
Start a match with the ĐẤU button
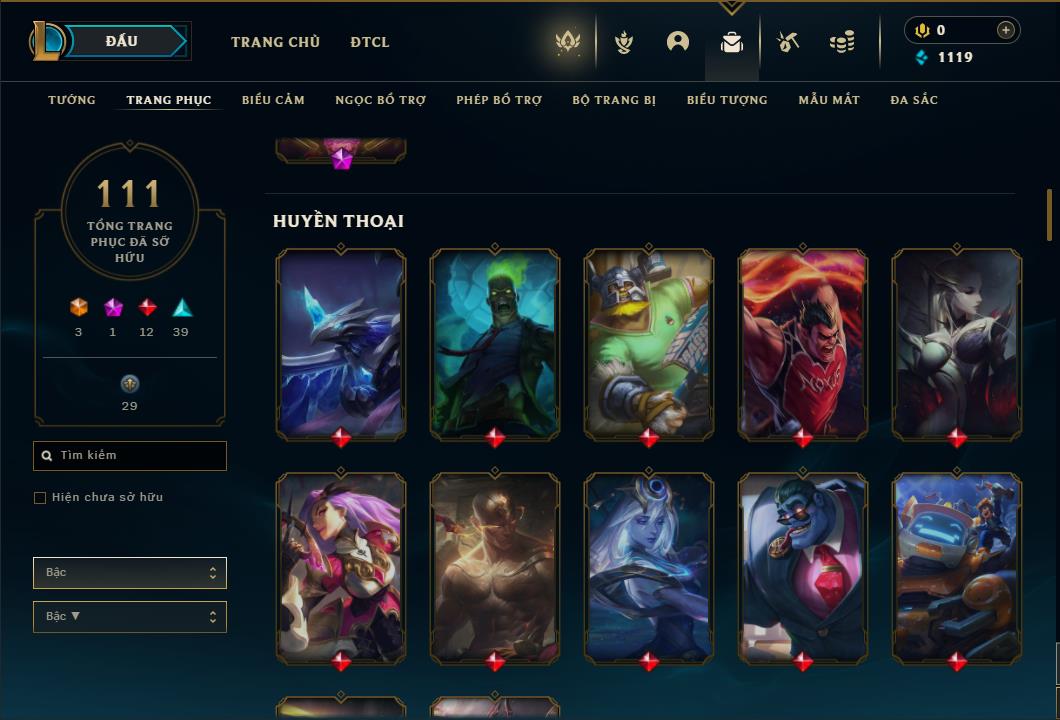[x=122, y=41]
